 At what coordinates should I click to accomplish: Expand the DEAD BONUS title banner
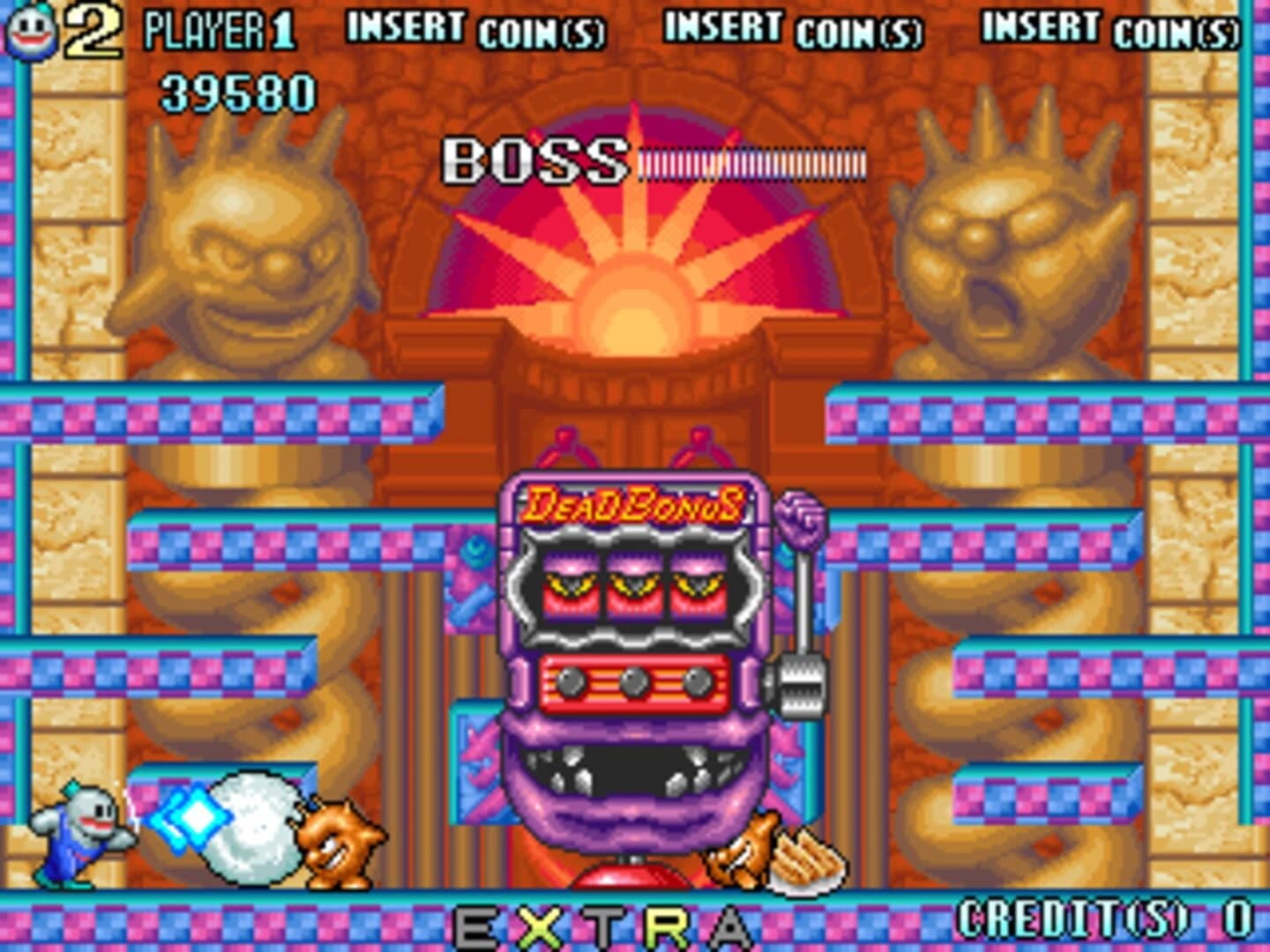coord(633,505)
